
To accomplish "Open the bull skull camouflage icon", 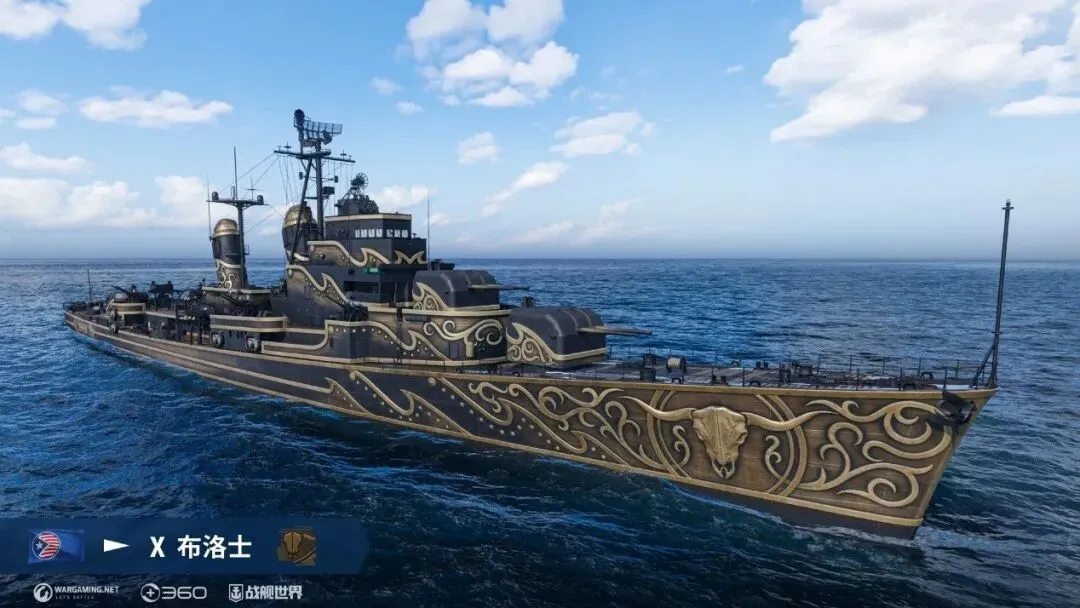I will click(296, 547).
